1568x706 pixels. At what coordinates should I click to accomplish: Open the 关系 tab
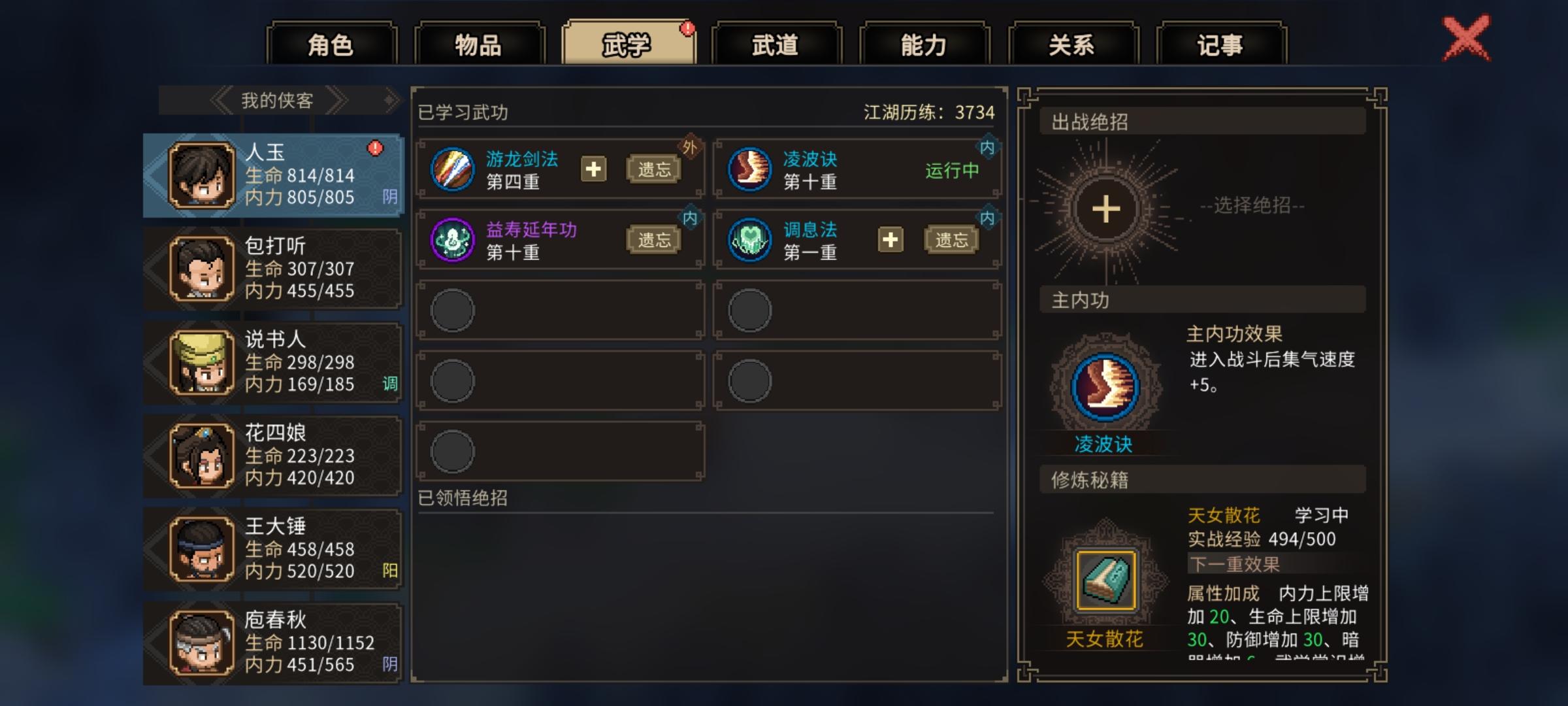pyautogui.click(x=1071, y=42)
